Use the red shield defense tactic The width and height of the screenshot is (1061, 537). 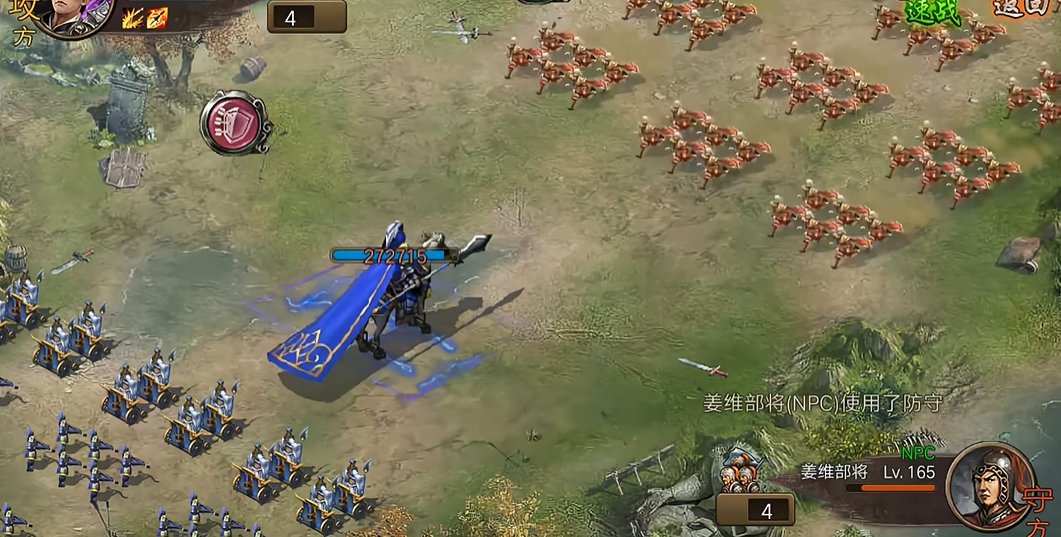235,123
